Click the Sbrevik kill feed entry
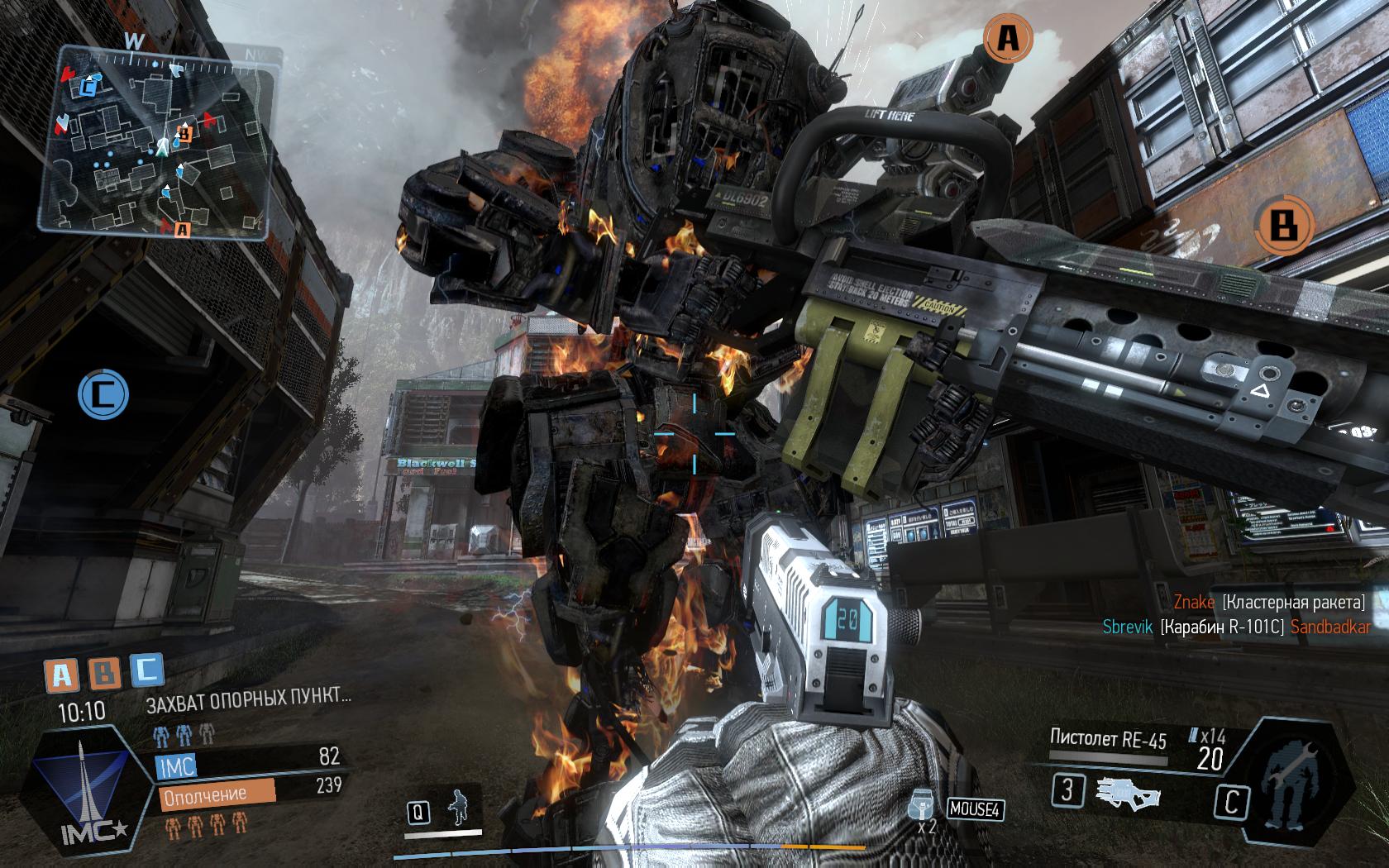 click(x=1236, y=627)
